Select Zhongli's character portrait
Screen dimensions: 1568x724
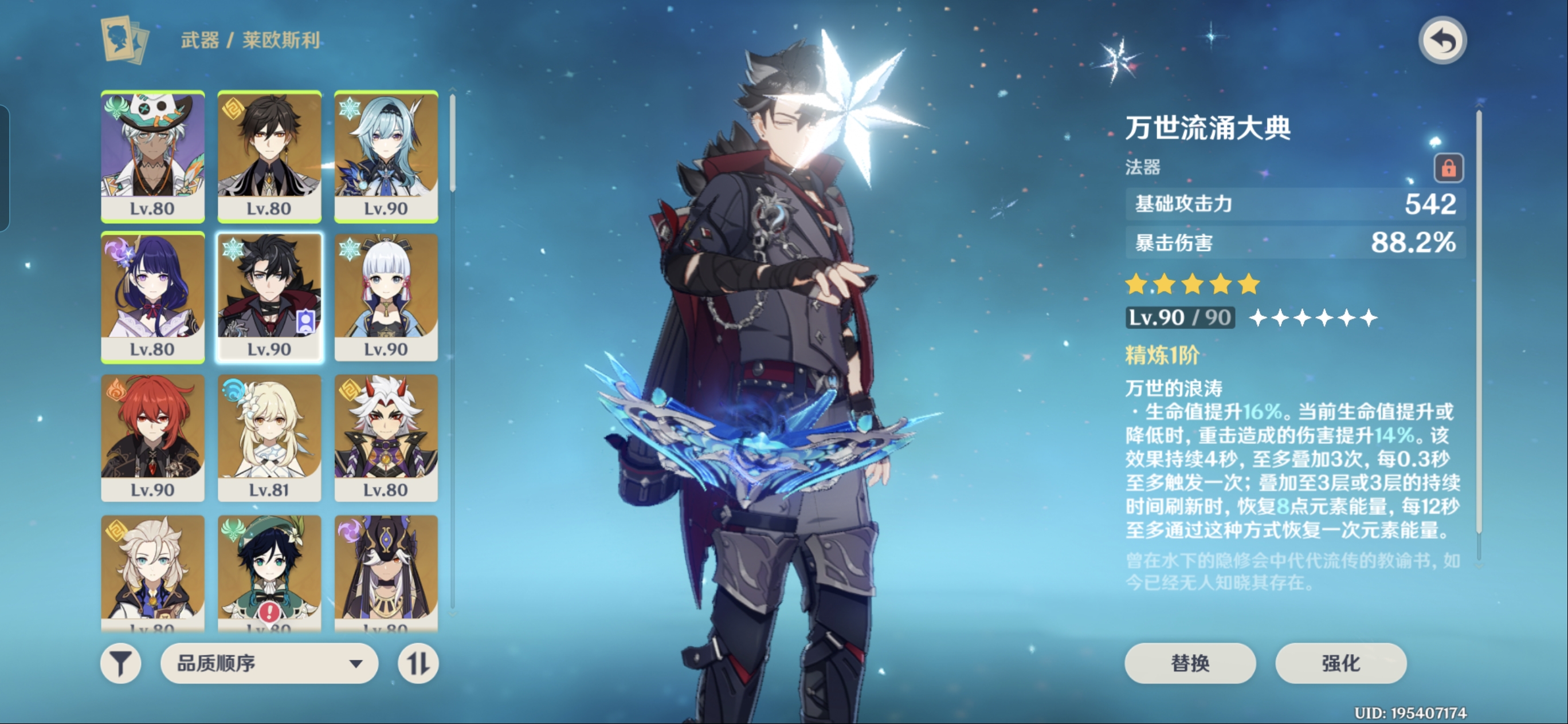point(269,156)
